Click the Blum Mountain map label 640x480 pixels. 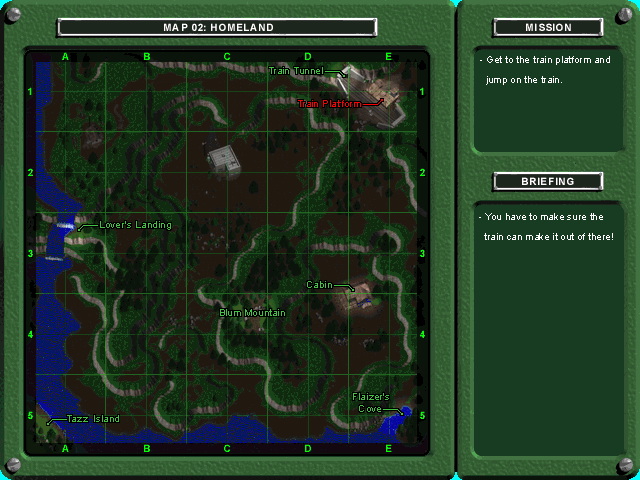point(252,313)
